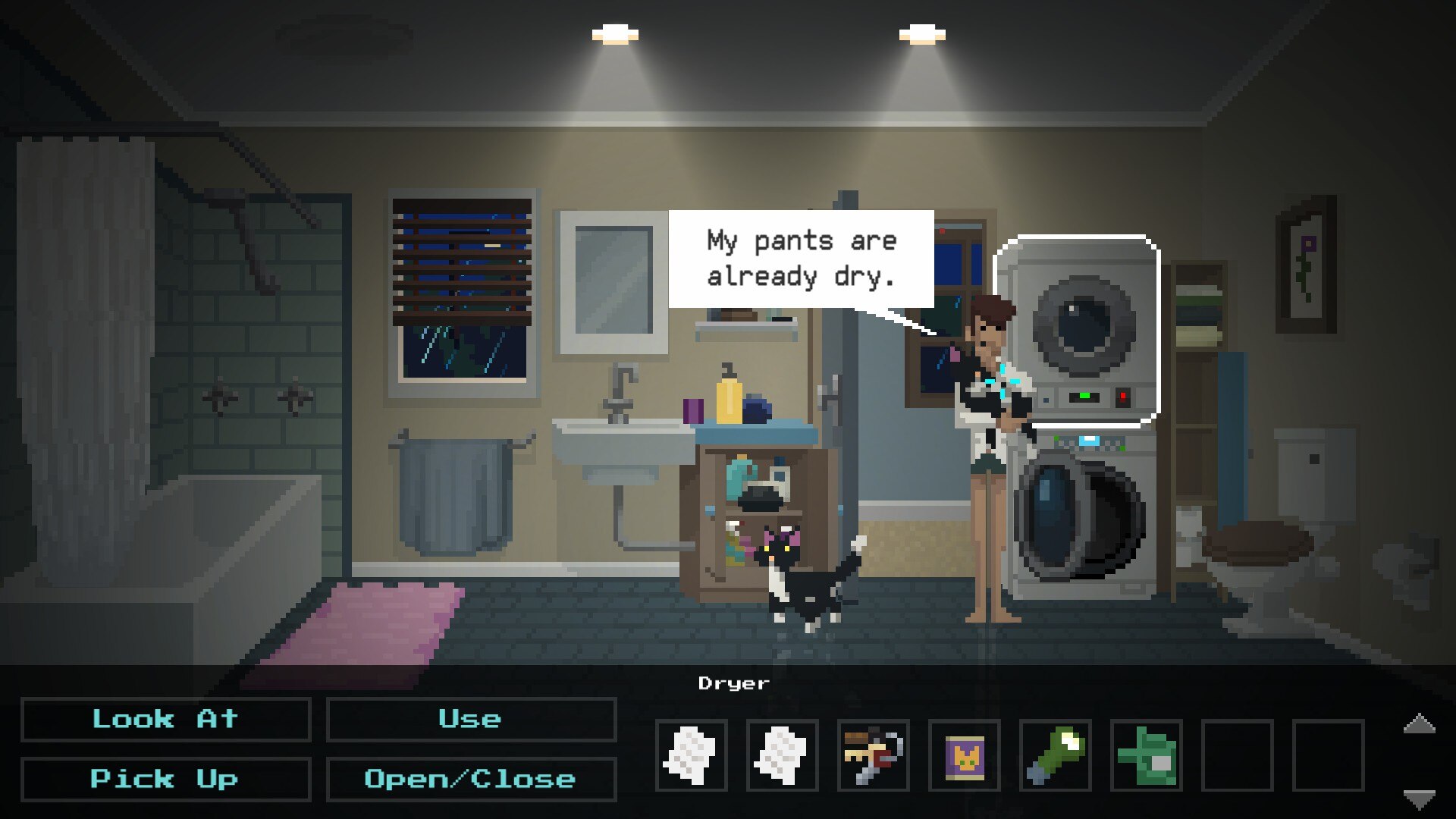Pick the purple cat food box
This screenshot has height=819, width=1456.
[964, 755]
